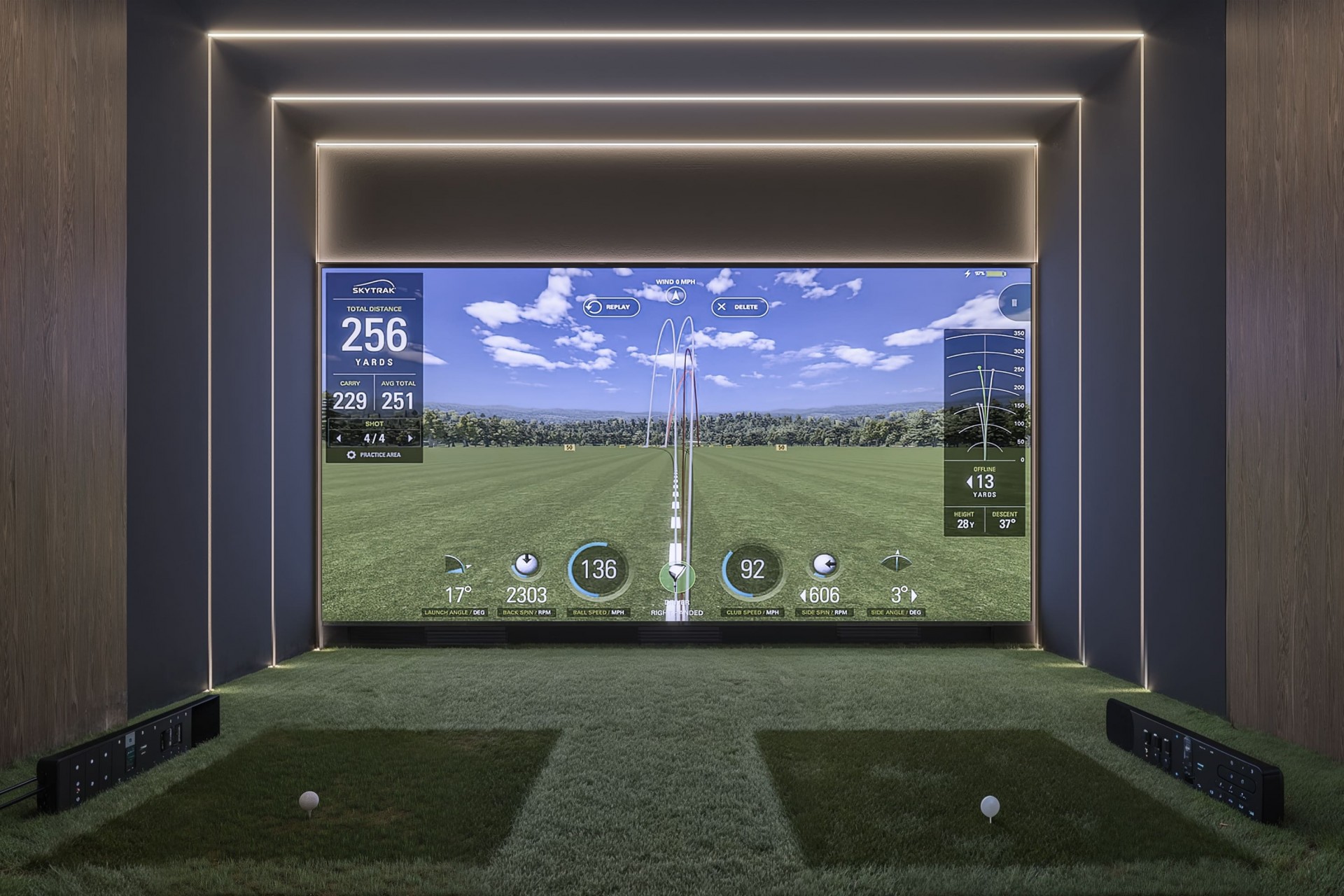Click the battery level indicator
Image resolution: width=1344 pixels, height=896 pixels.
point(997,274)
